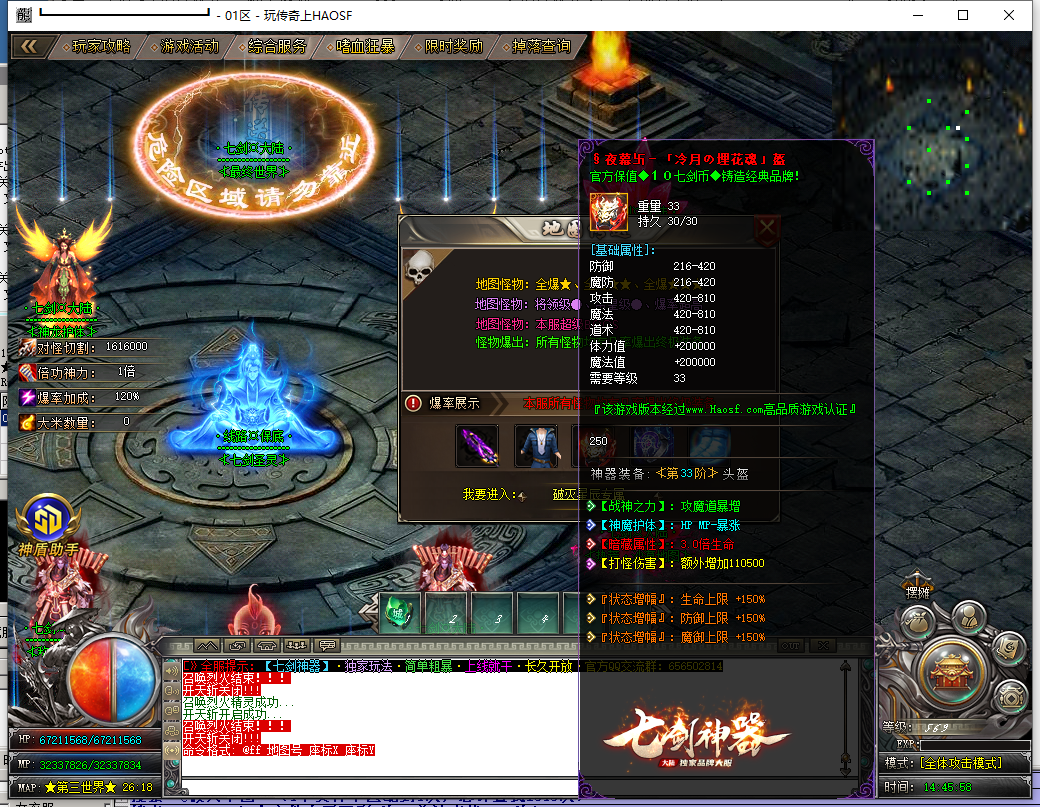
Task: Select the blue robe drop item
Action: point(536,446)
